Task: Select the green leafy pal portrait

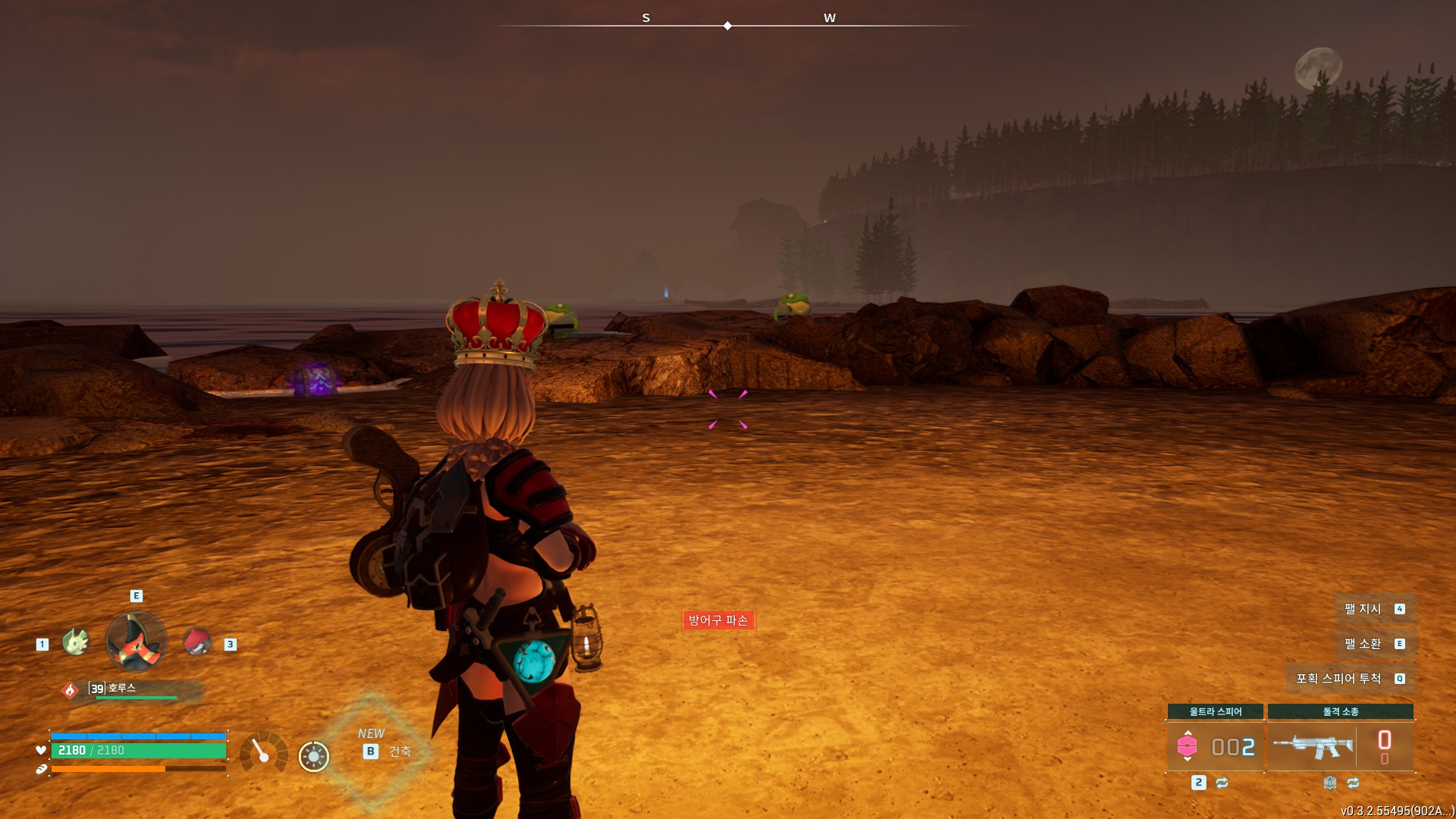Action: [76, 642]
